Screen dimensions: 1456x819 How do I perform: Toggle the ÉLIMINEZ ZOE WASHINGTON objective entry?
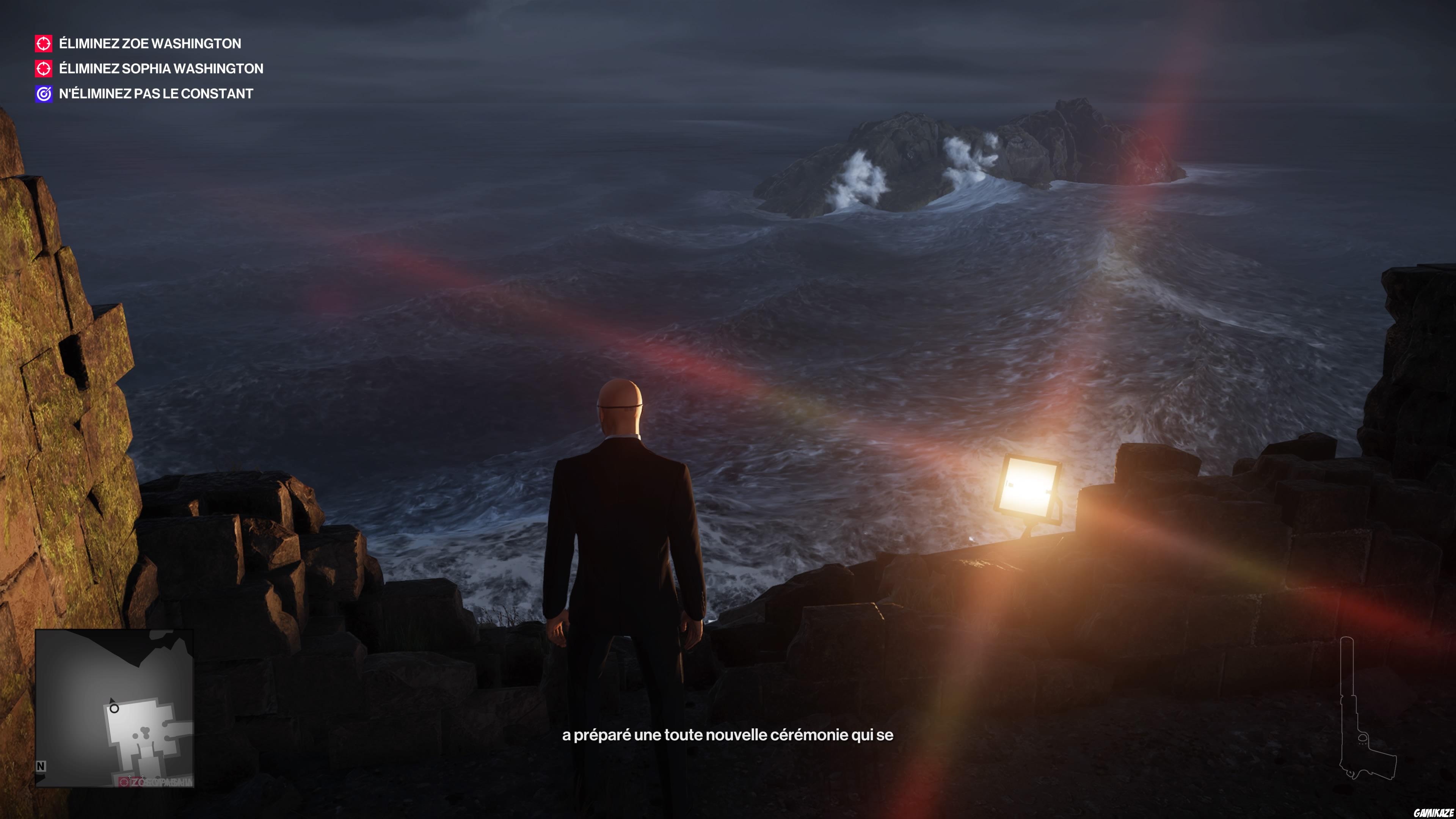pyautogui.click(x=149, y=44)
